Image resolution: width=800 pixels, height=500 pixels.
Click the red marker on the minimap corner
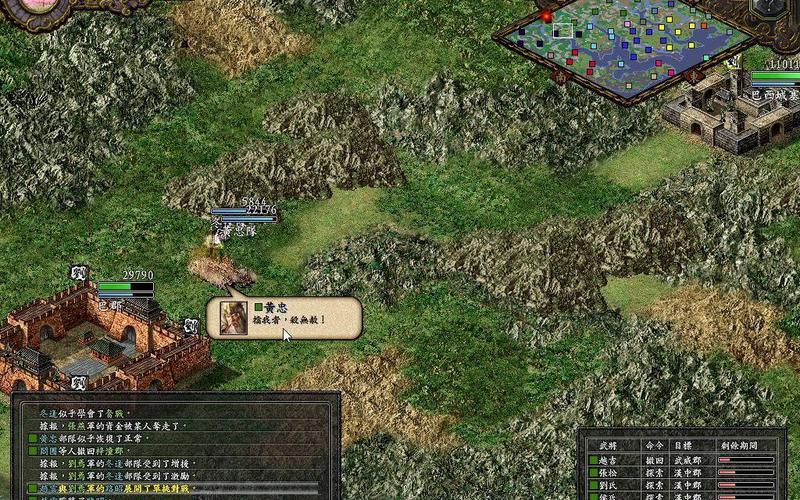click(x=546, y=16)
